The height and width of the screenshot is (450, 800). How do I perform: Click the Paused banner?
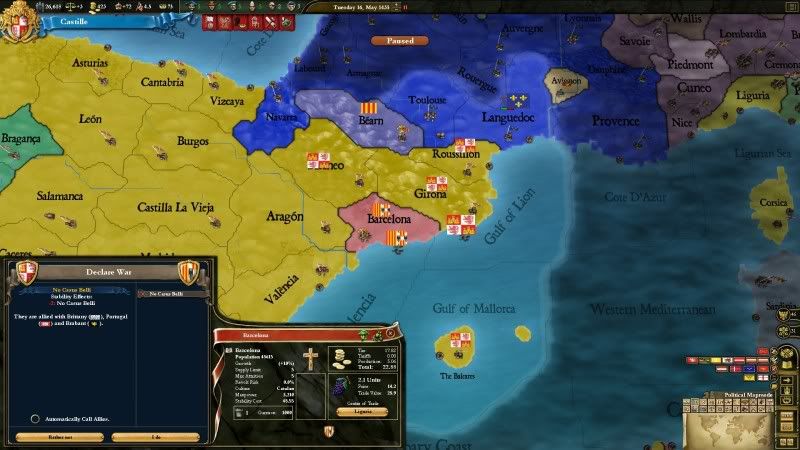point(399,41)
